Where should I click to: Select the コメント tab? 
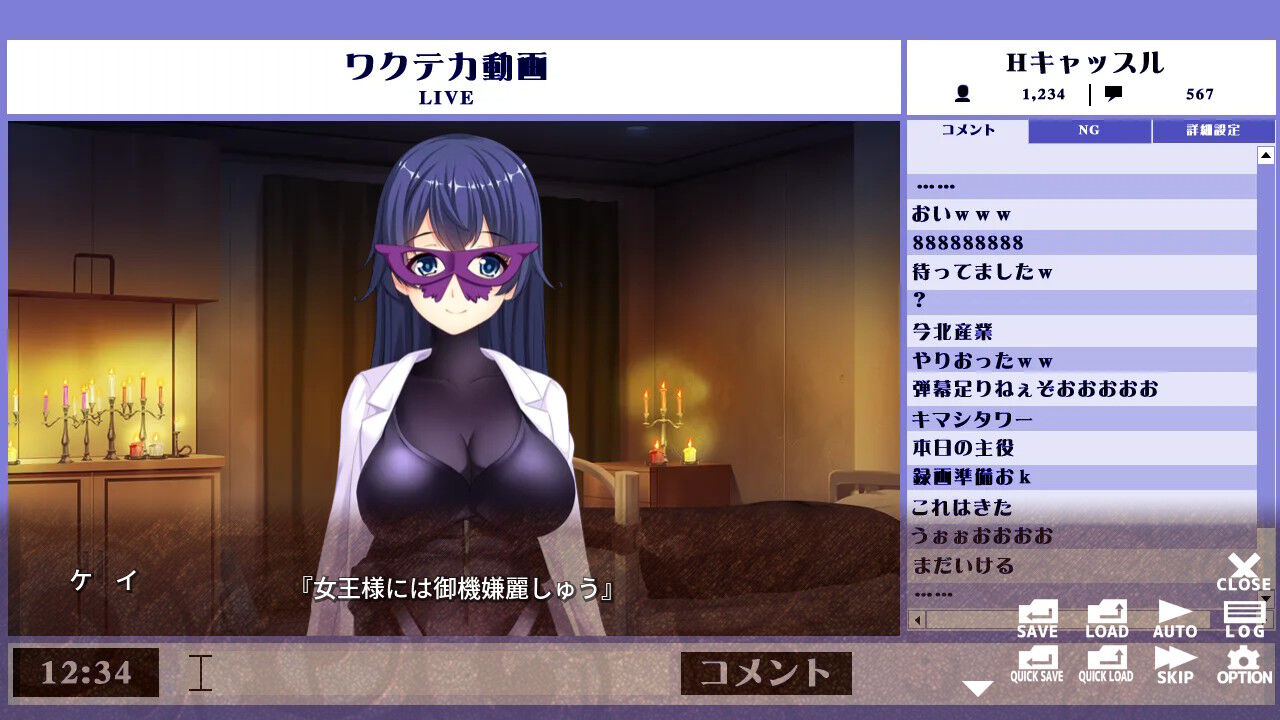tap(966, 130)
